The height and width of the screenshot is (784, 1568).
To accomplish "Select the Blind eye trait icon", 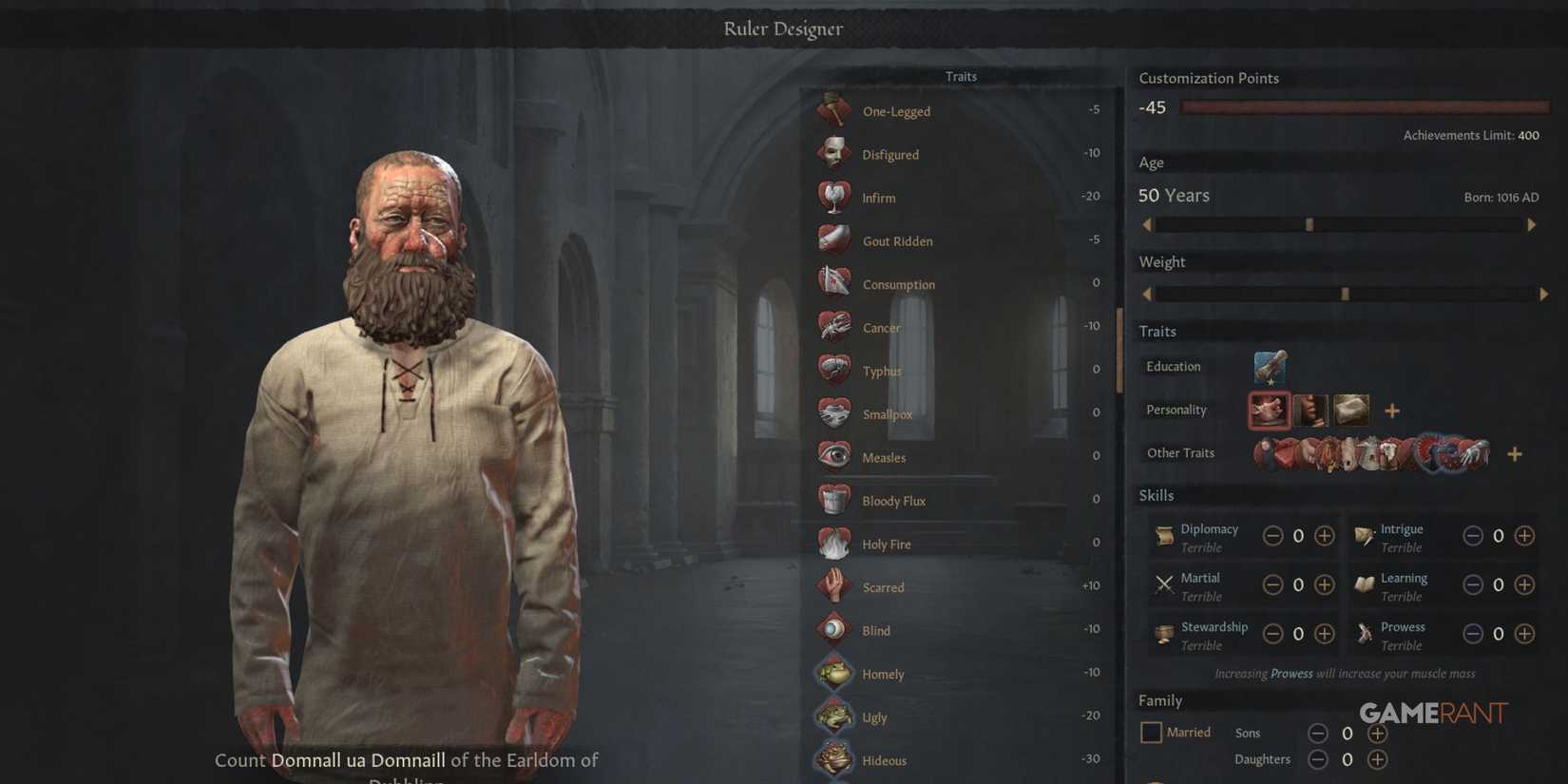I will tap(833, 629).
